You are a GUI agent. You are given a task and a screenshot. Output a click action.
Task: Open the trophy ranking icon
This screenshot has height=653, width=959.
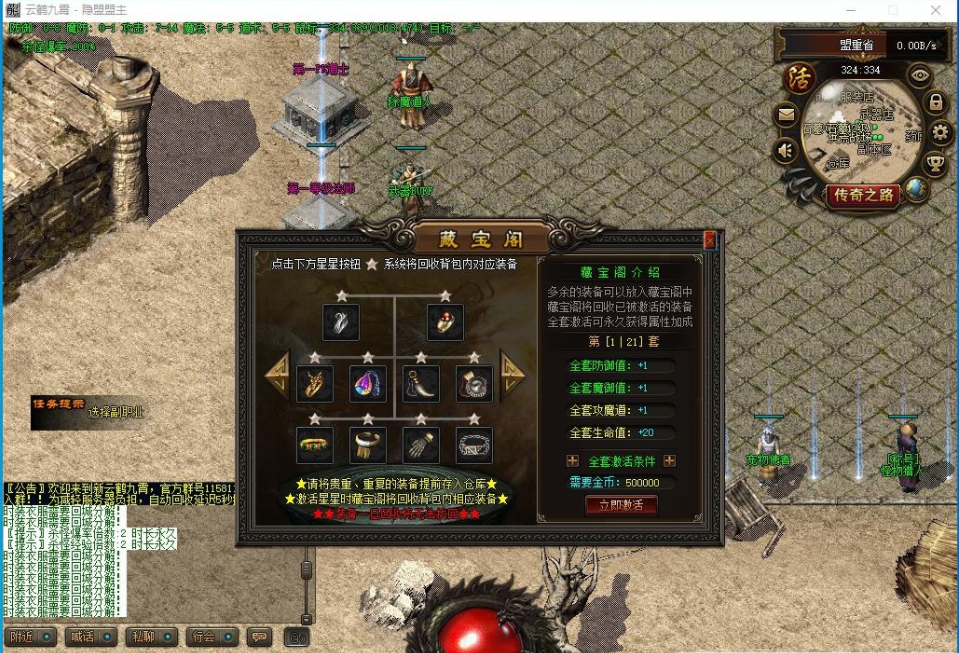pos(935,163)
